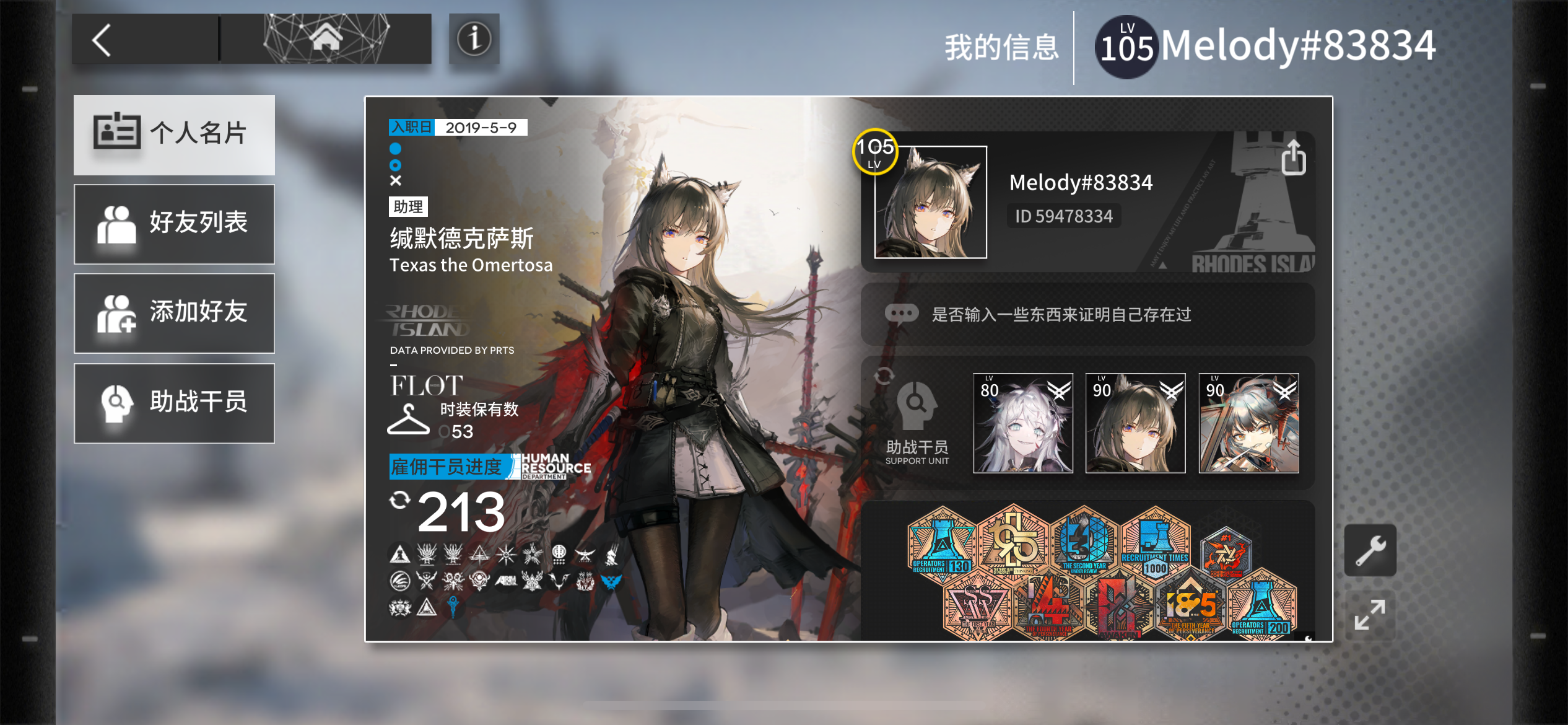Enable the filled blue dot display toggle
The width and height of the screenshot is (1568, 725).
click(x=395, y=149)
